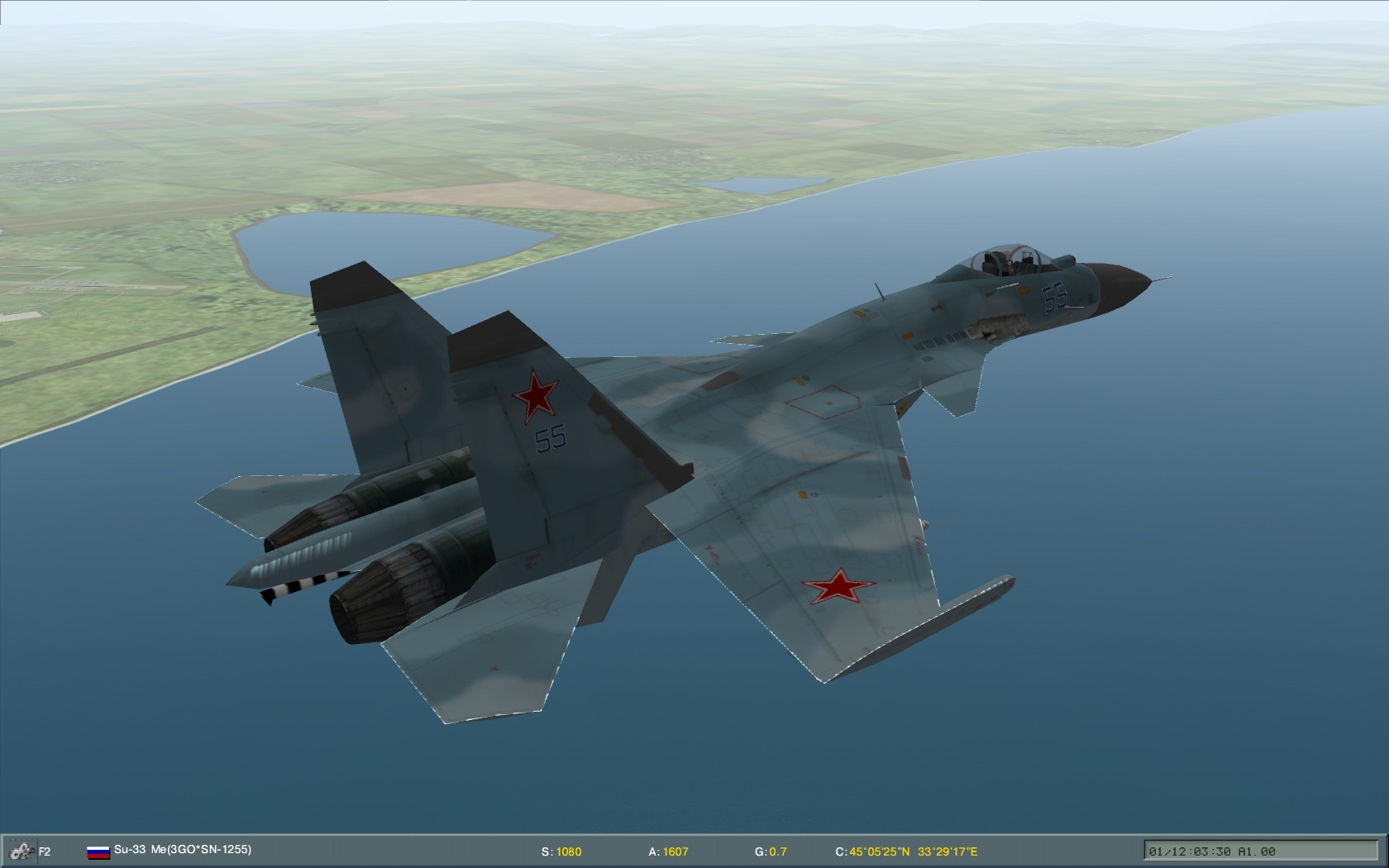Select the Russian flag nationality icon

(98, 850)
